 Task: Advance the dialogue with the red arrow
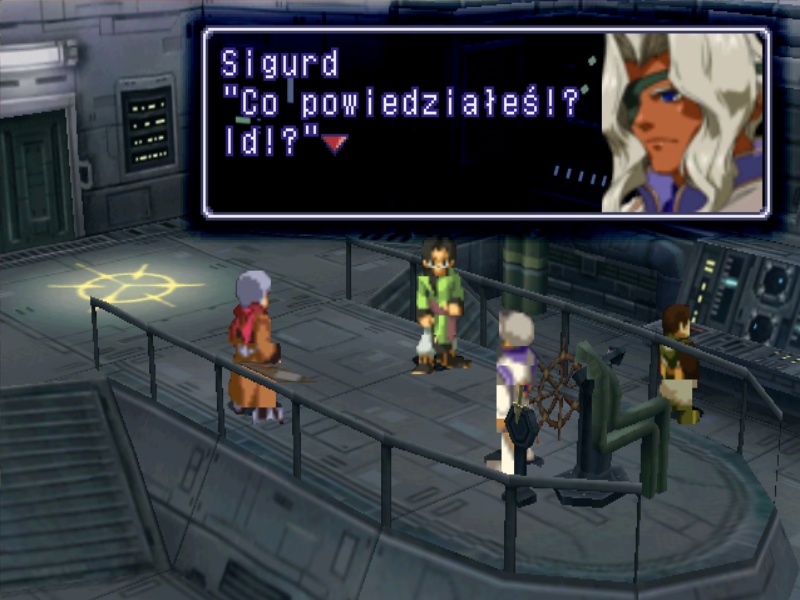click(335, 144)
